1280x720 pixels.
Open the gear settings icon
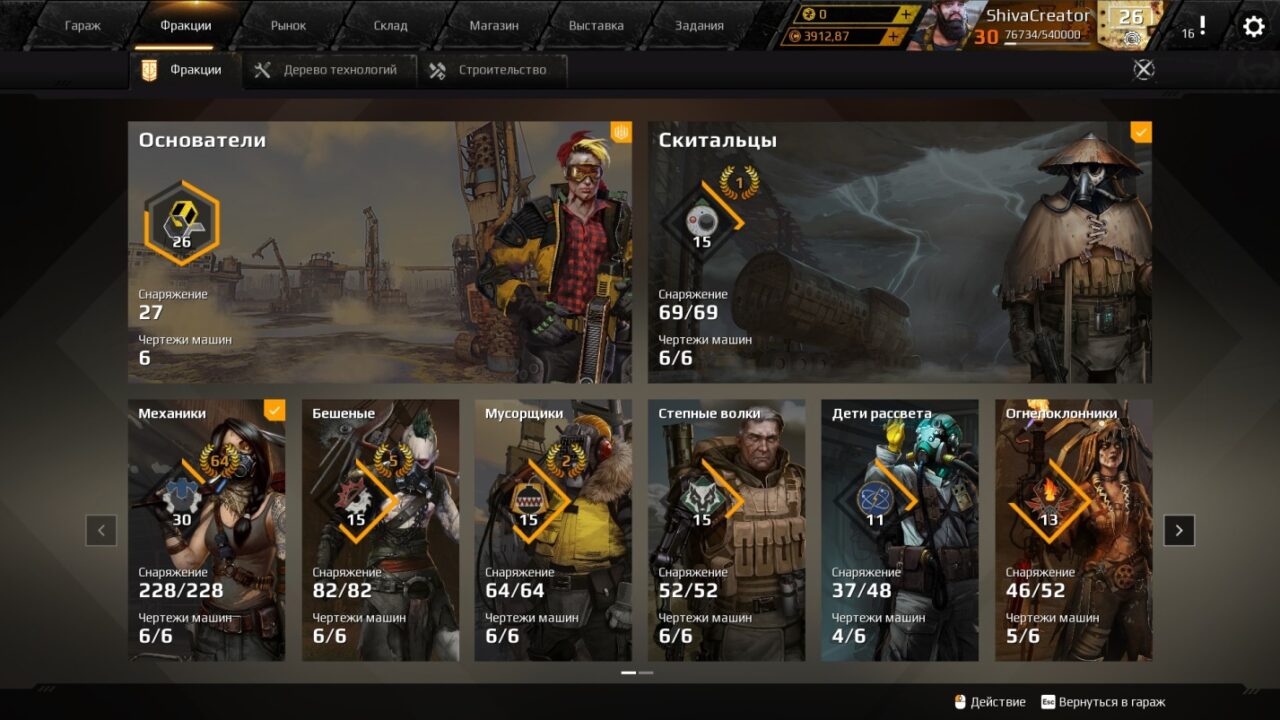coord(1253,26)
